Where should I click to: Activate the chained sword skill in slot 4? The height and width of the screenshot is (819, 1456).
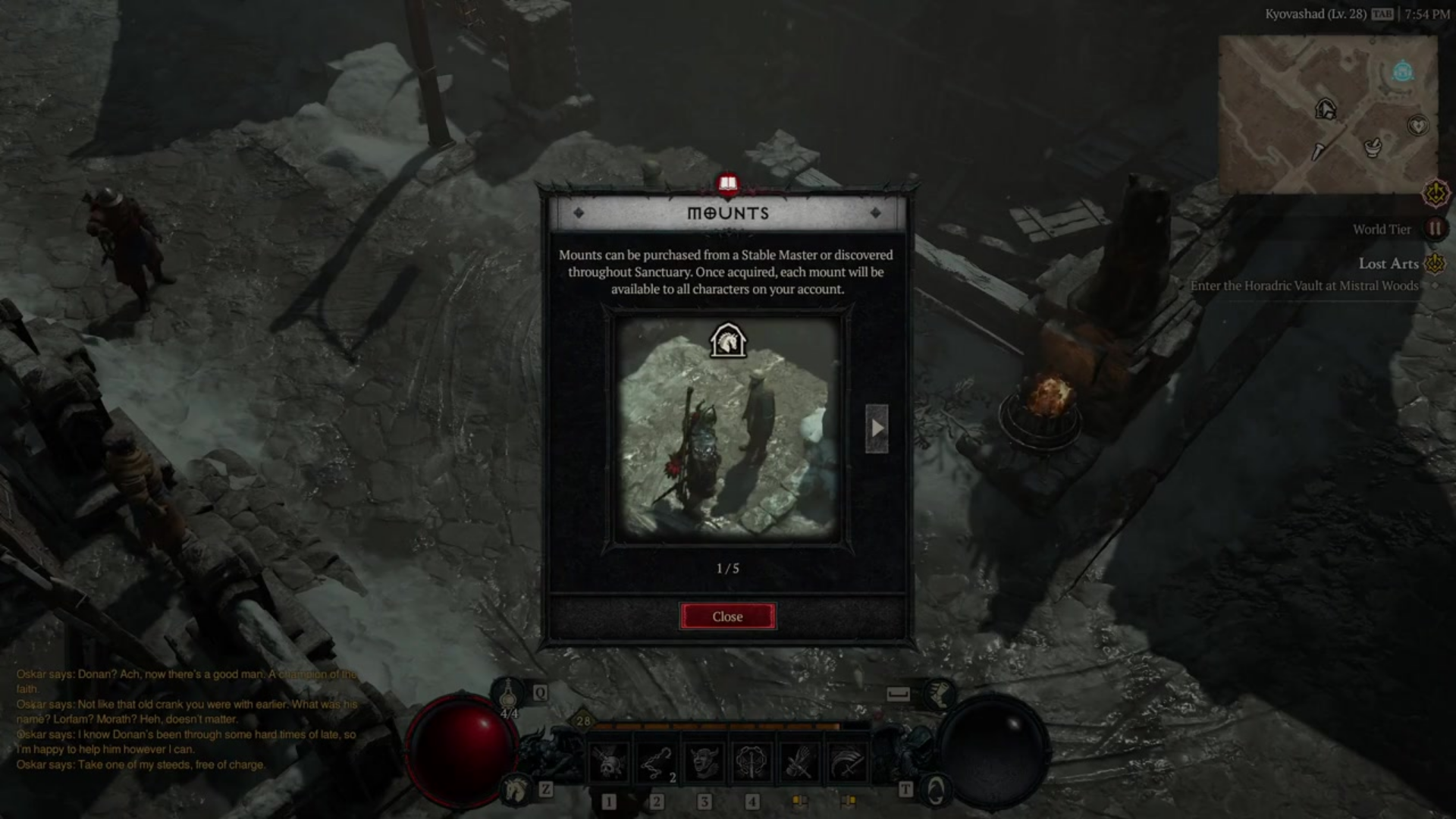[752, 762]
